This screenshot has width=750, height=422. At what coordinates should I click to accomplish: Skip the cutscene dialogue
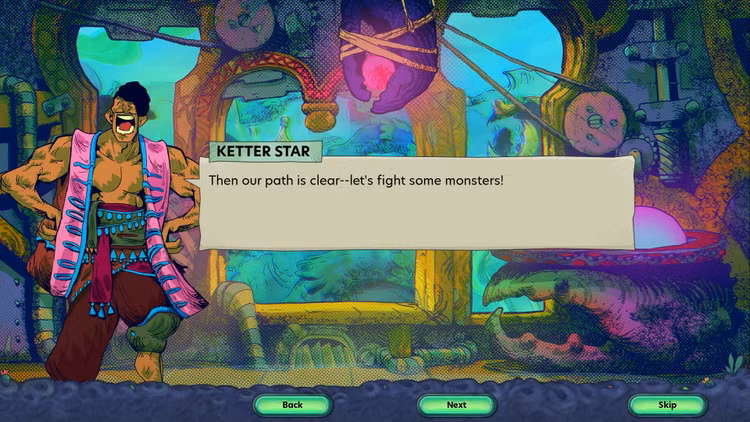click(x=667, y=405)
